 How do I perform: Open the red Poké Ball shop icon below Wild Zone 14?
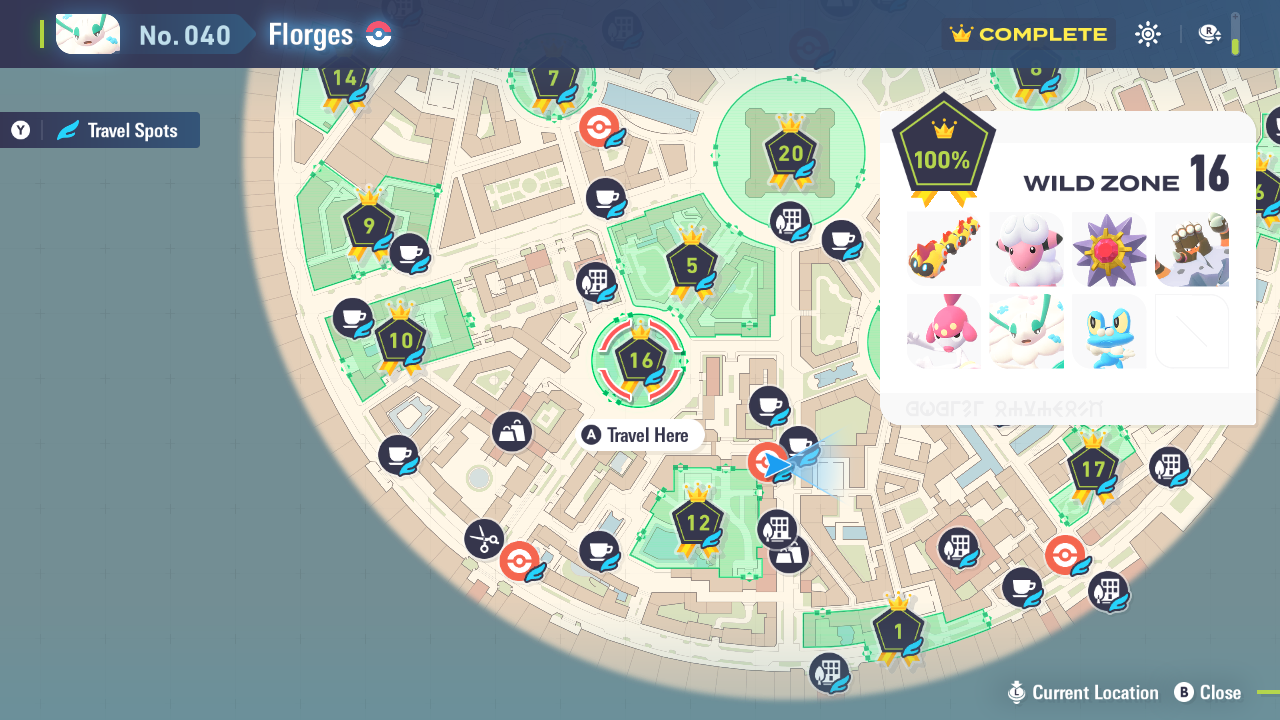600,128
